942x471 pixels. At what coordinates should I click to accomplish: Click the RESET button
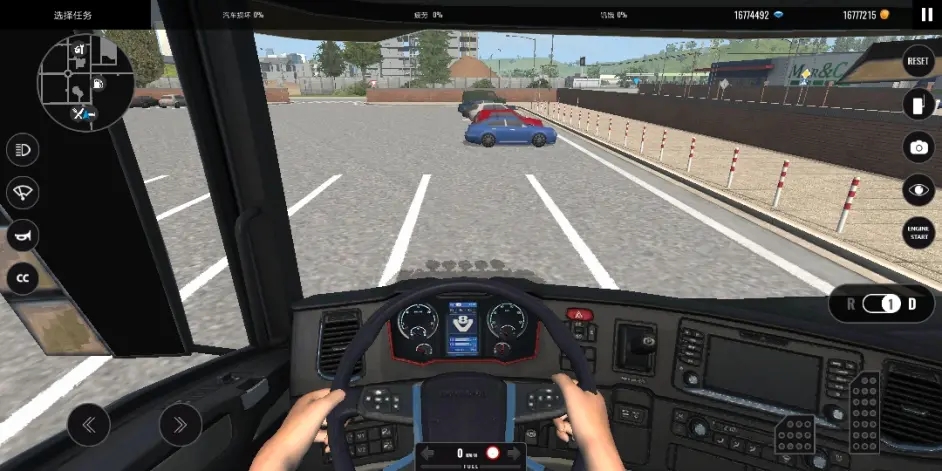pos(918,61)
